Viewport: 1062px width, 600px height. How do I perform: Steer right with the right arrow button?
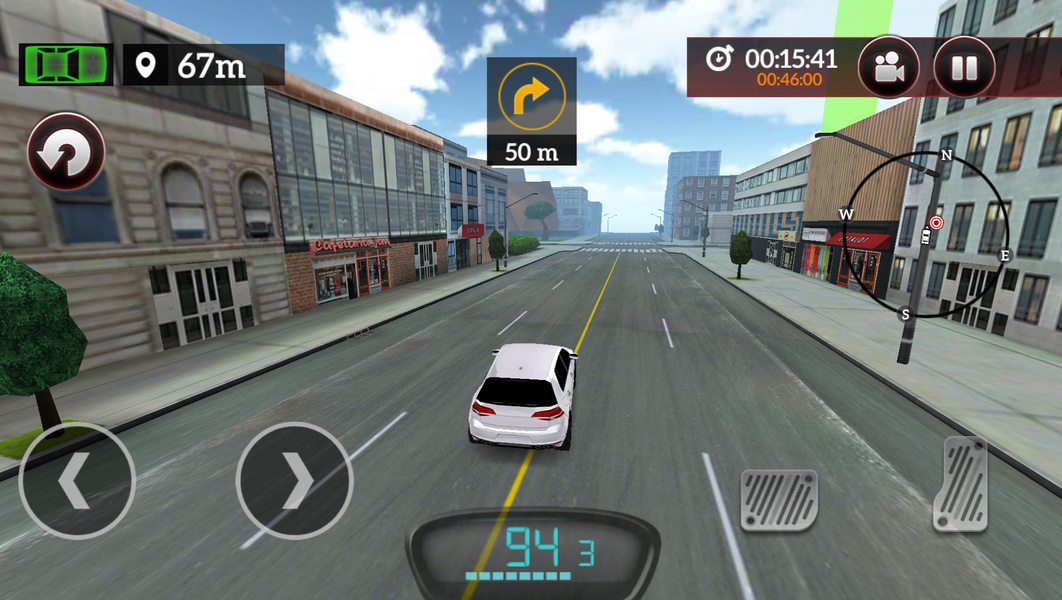(x=294, y=481)
